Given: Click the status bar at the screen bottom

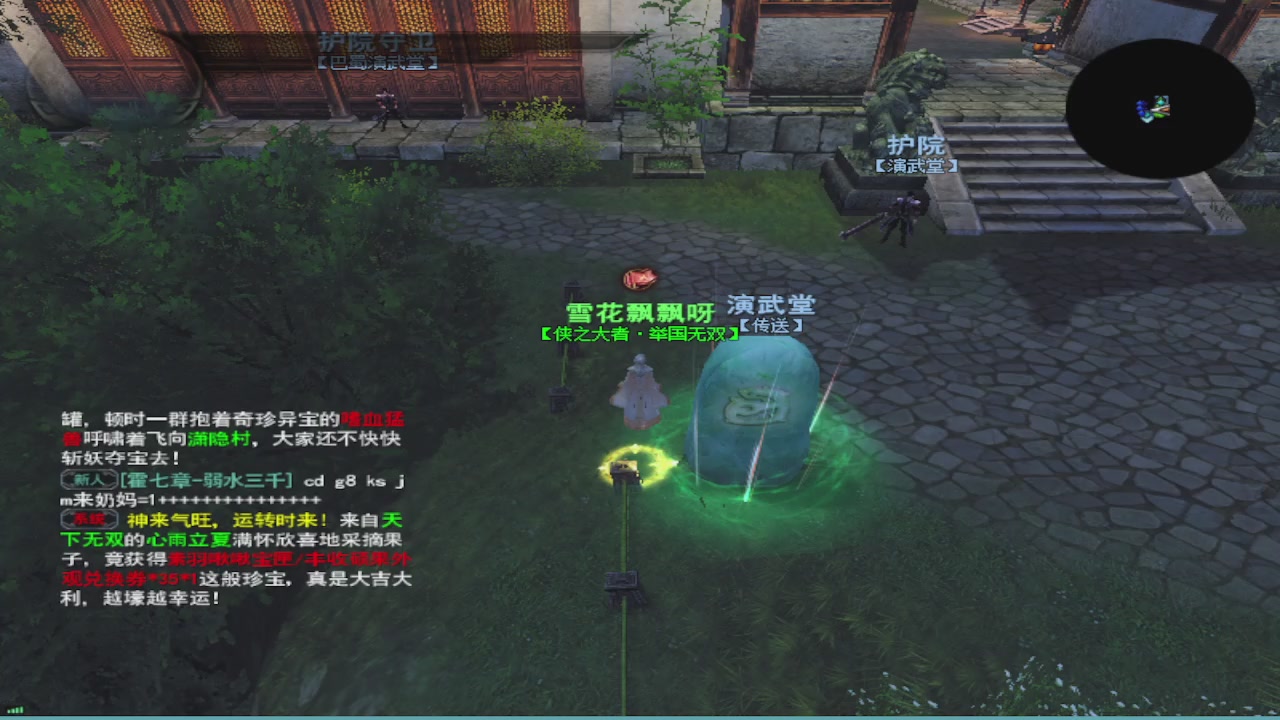Looking at the screenshot, I should pyautogui.click(x=640, y=716).
